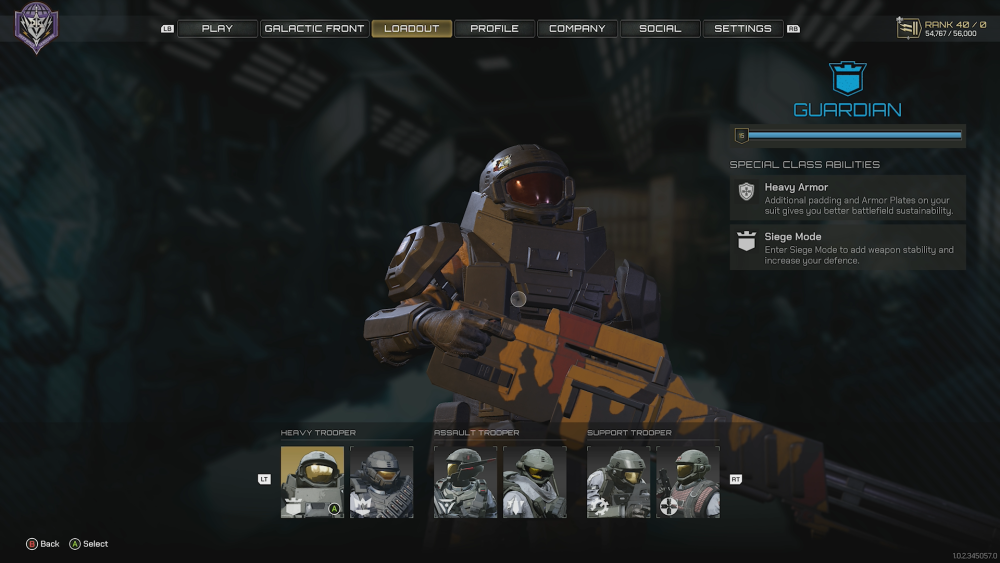Screen dimensions: 1000x563
Task: Choose the Support Trooper with gear emblem
Action: [618, 481]
